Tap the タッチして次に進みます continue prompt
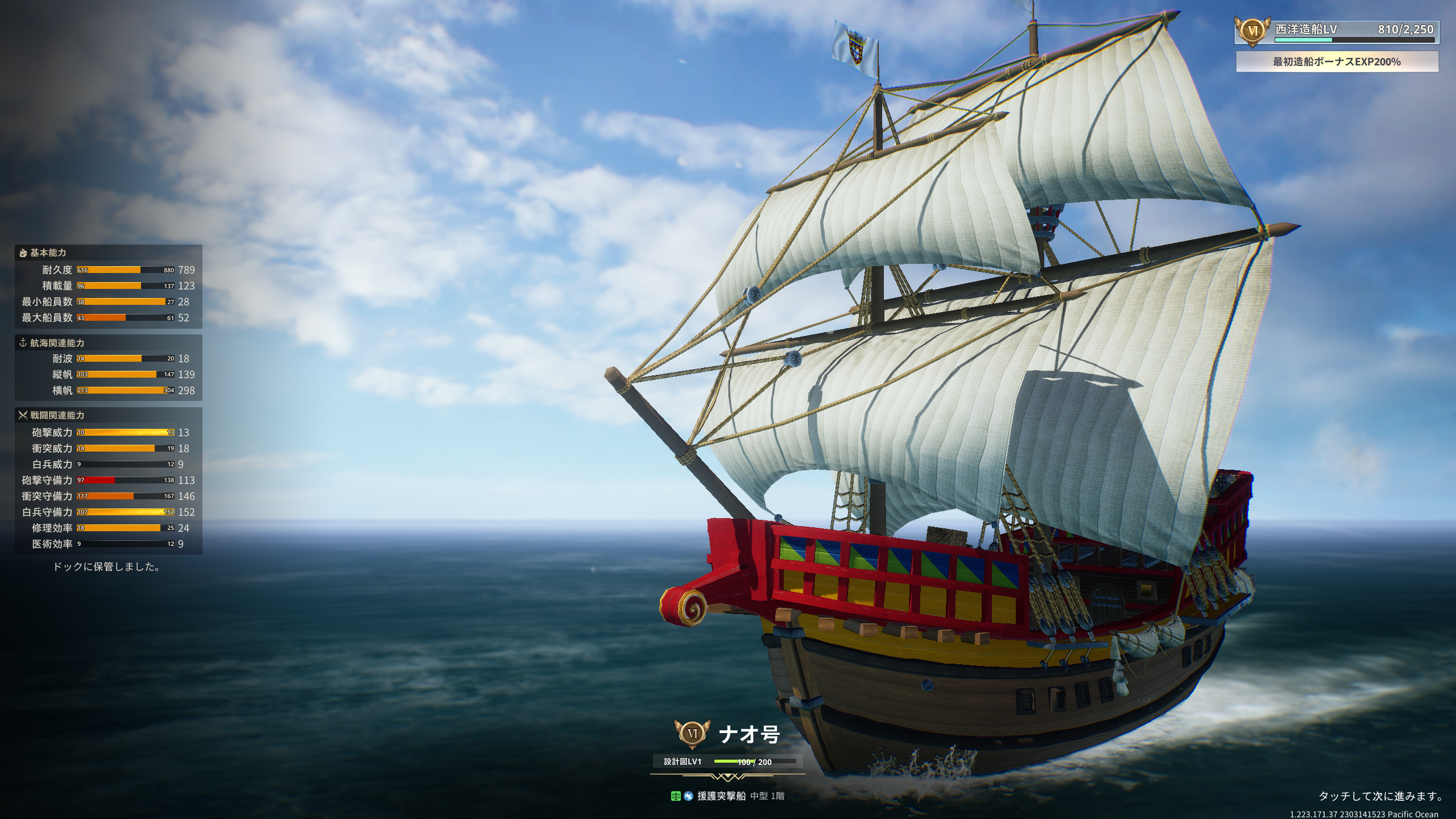Image resolution: width=1456 pixels, height=819 pixels. coord(1380,796)
